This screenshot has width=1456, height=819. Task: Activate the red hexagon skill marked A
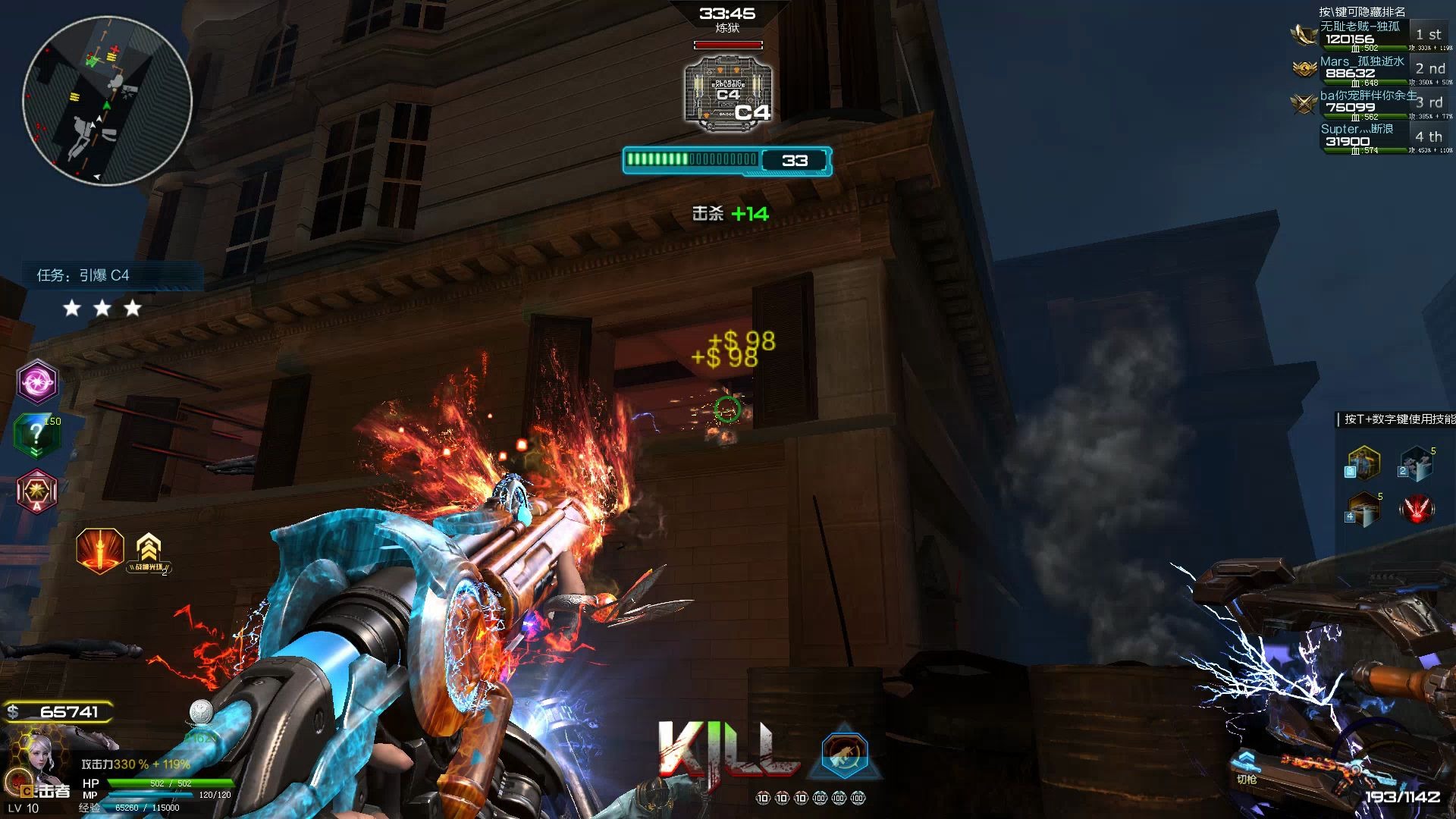(x=36, y=491)
